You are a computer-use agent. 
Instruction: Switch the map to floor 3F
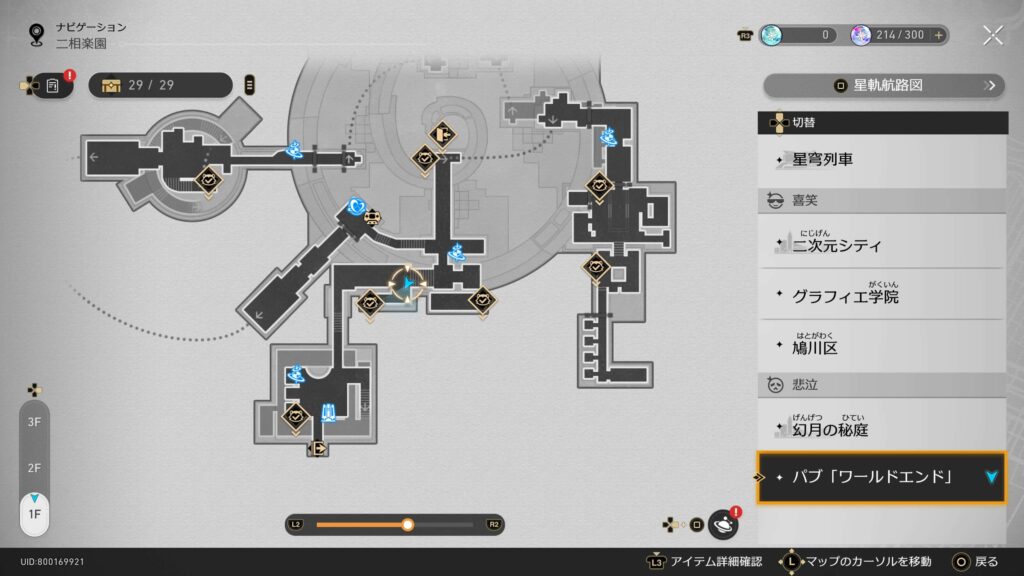tap(34, 422)
